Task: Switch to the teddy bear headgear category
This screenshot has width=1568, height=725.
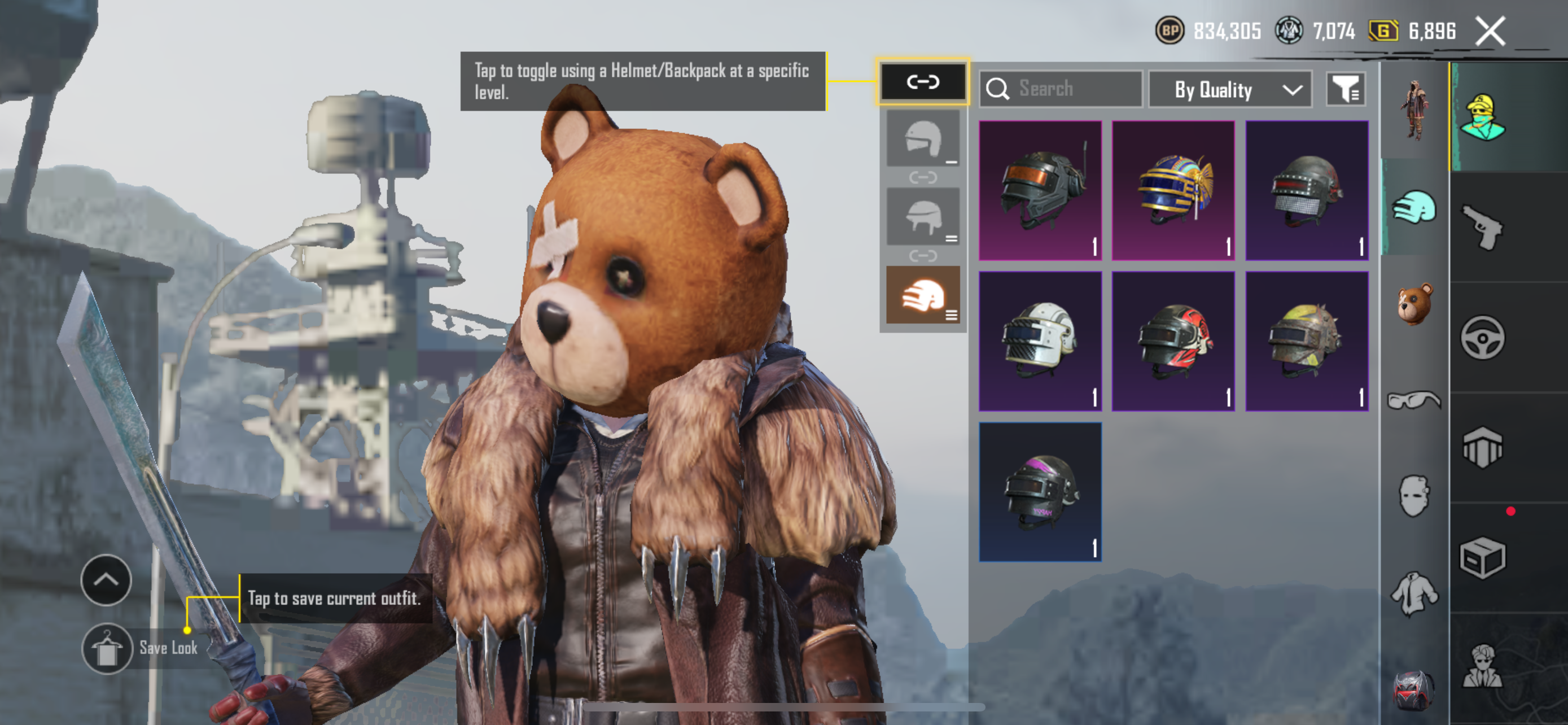Action: pyautogui.click(x=1414, y=304)
